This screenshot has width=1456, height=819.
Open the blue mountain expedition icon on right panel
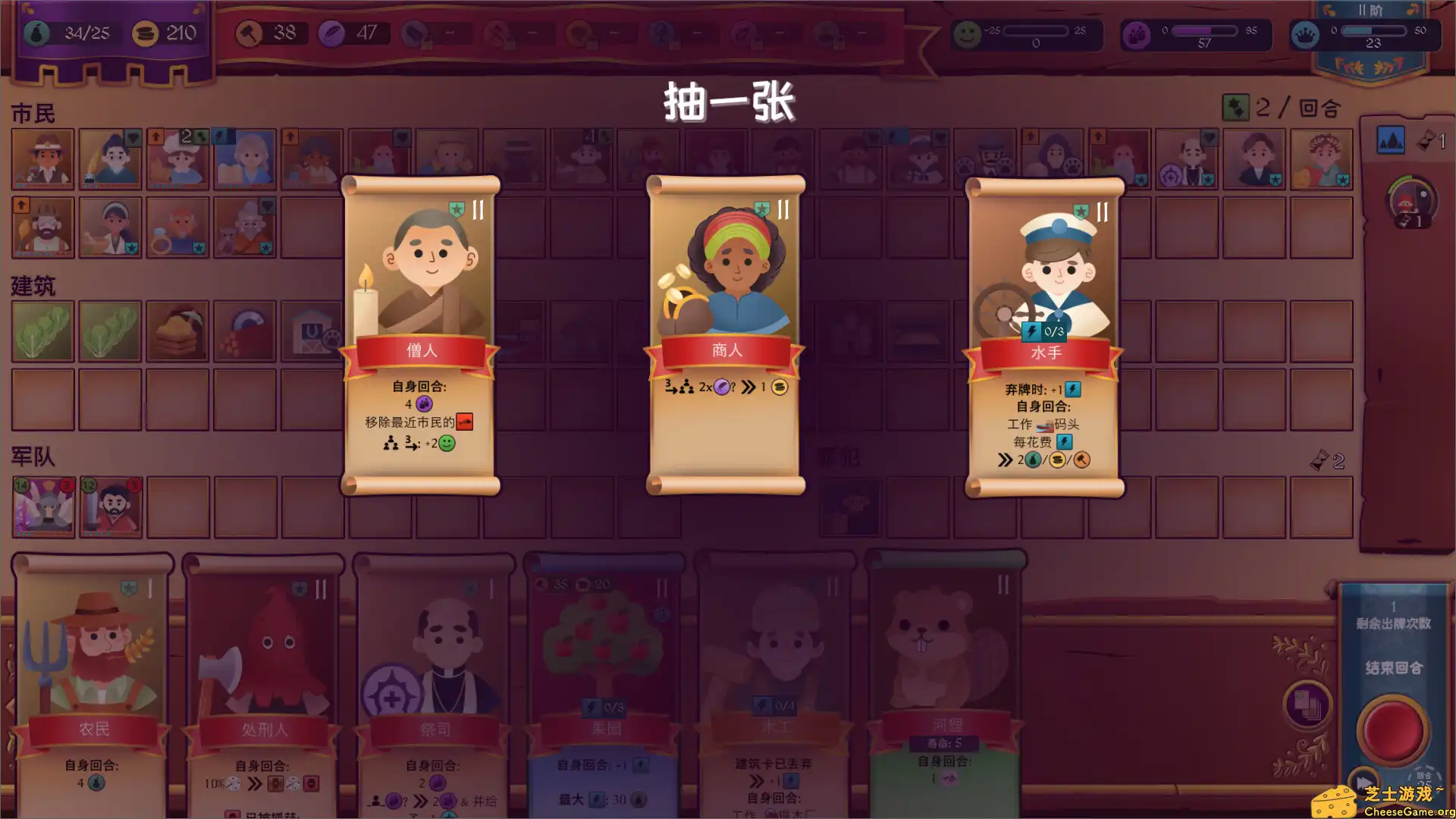point(1391,140)
